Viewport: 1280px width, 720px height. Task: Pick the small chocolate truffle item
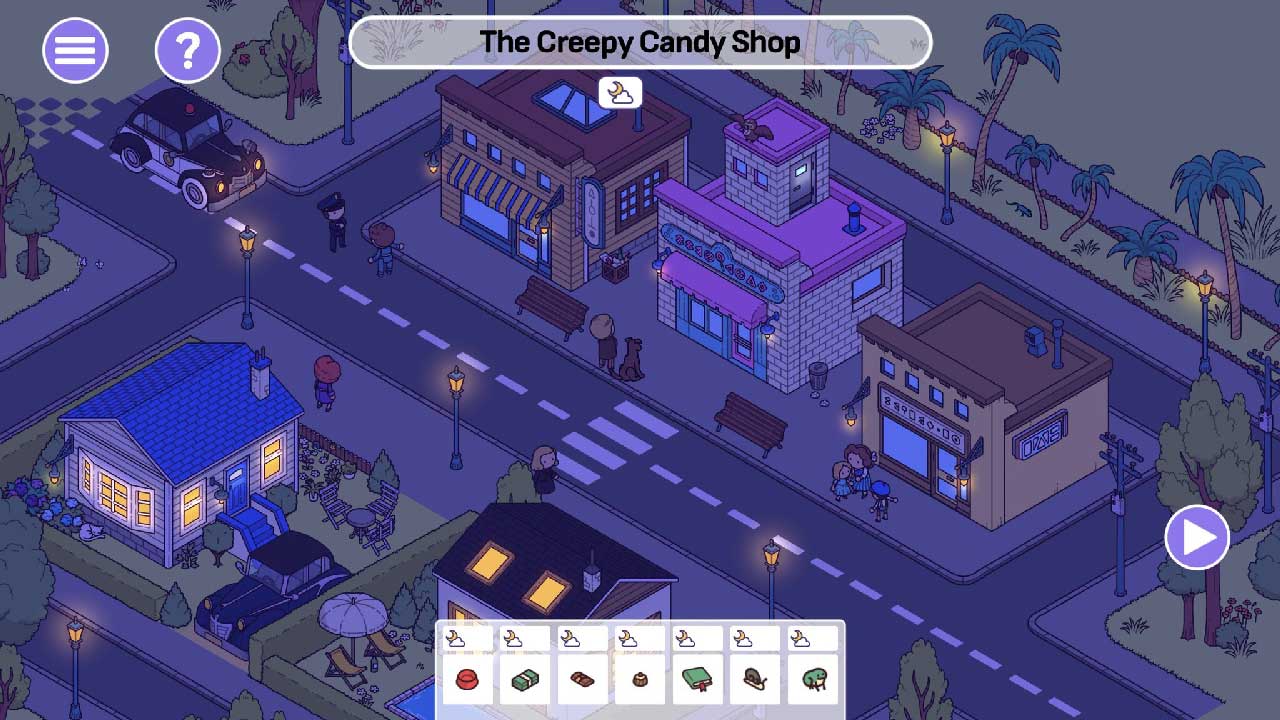click(639, 680)
